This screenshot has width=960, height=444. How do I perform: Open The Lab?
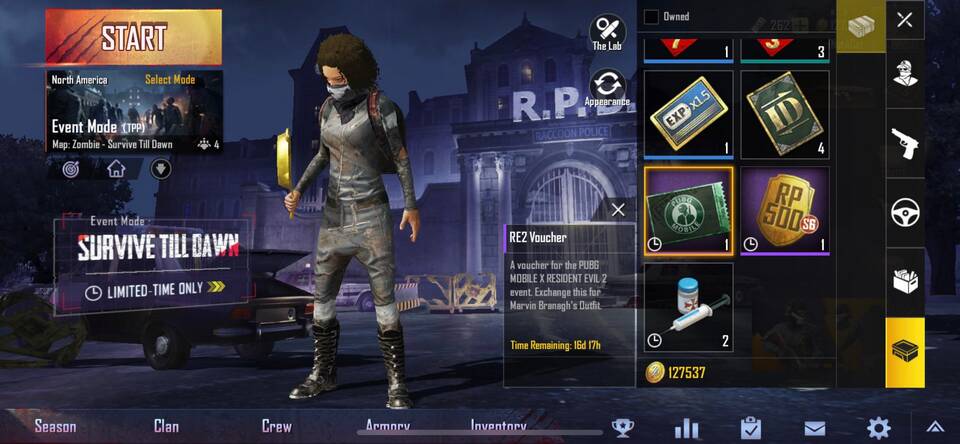[607, 32]
